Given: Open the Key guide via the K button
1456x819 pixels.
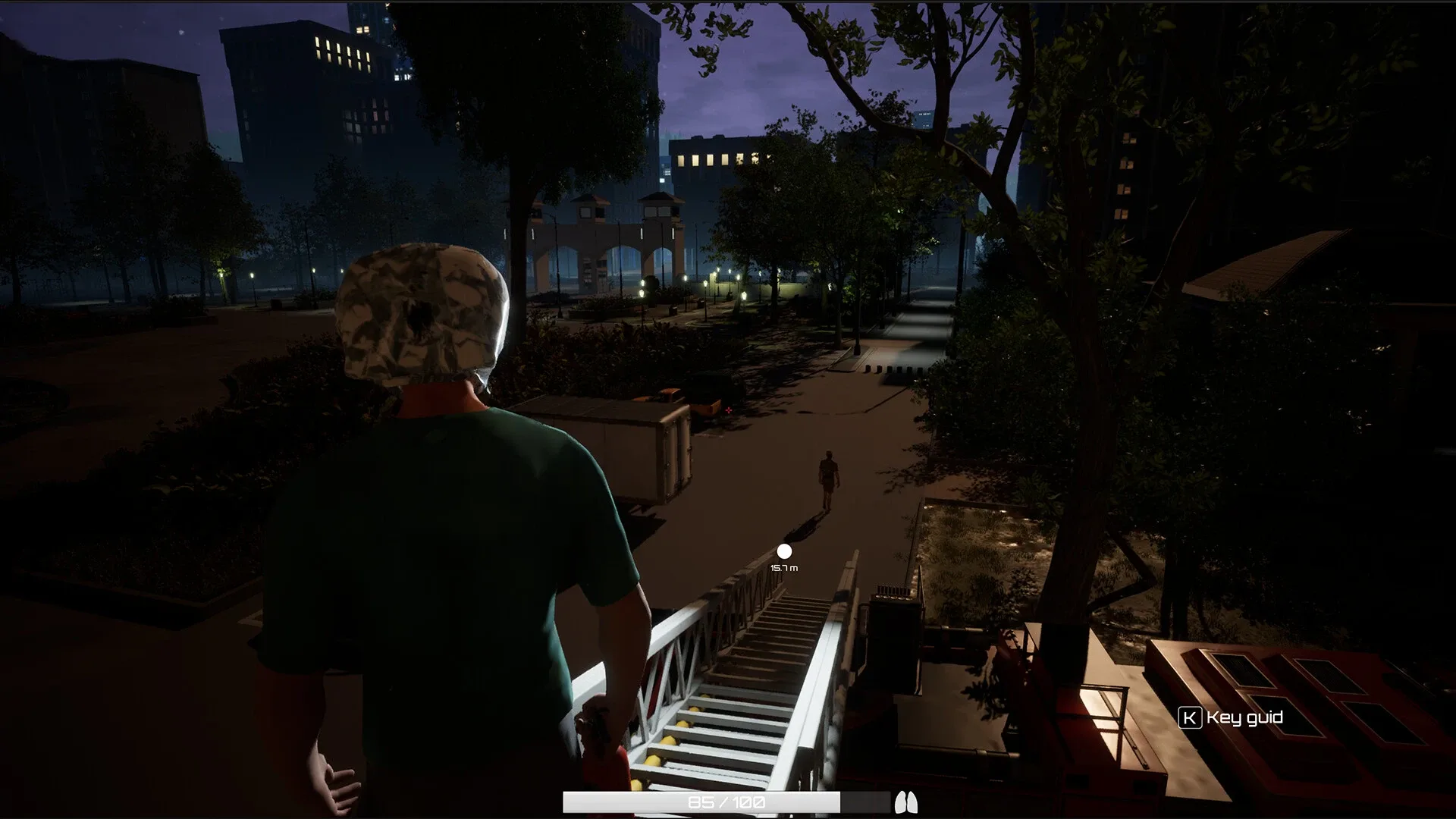Looking at the screenshot, I should [1192, 716].
